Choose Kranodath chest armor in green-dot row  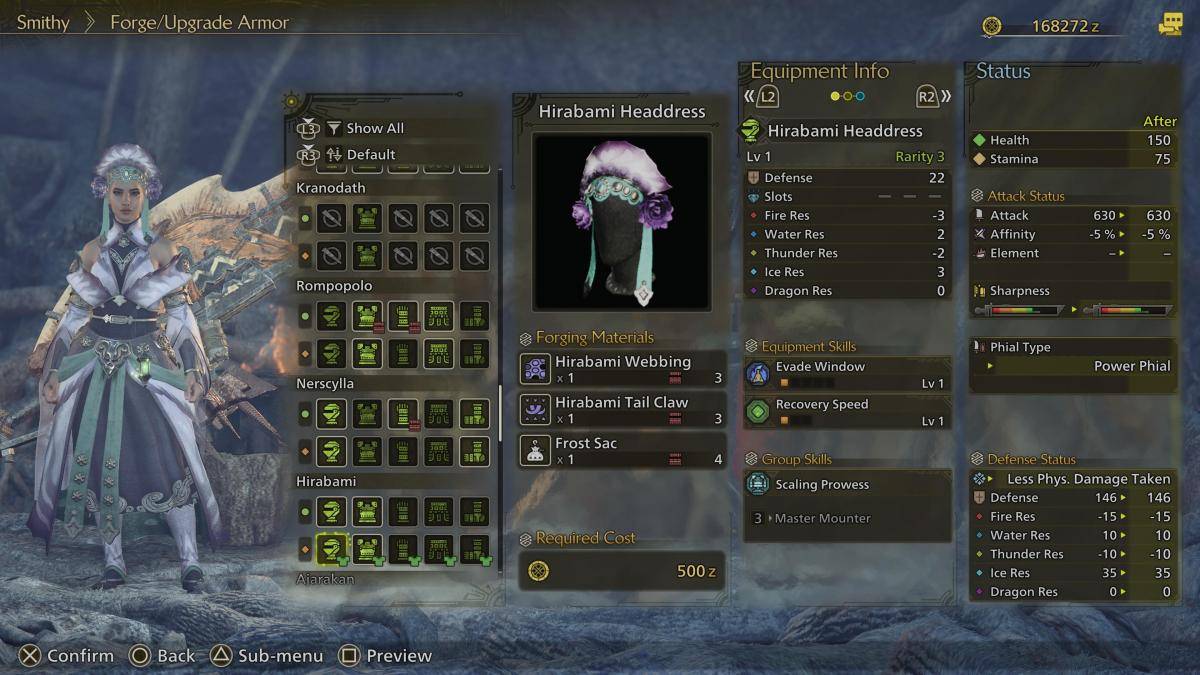(x=367, y=218)
